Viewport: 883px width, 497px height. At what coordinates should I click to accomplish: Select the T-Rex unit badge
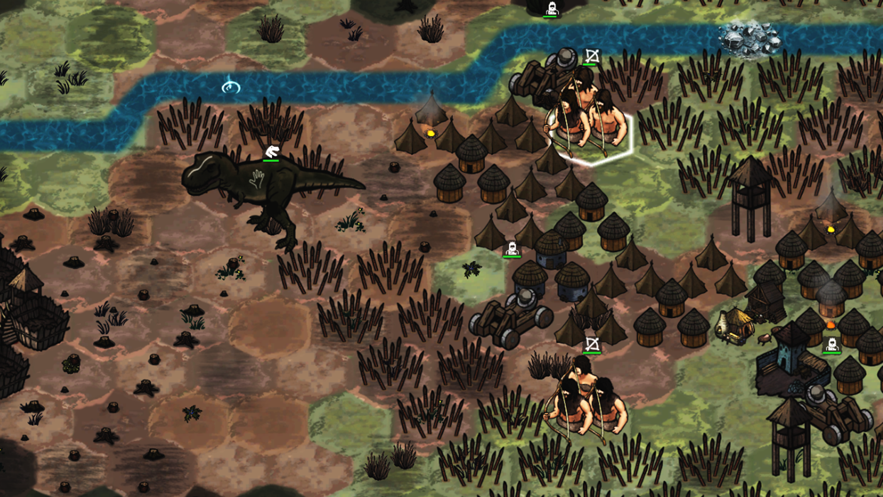[x=271, y=150]
